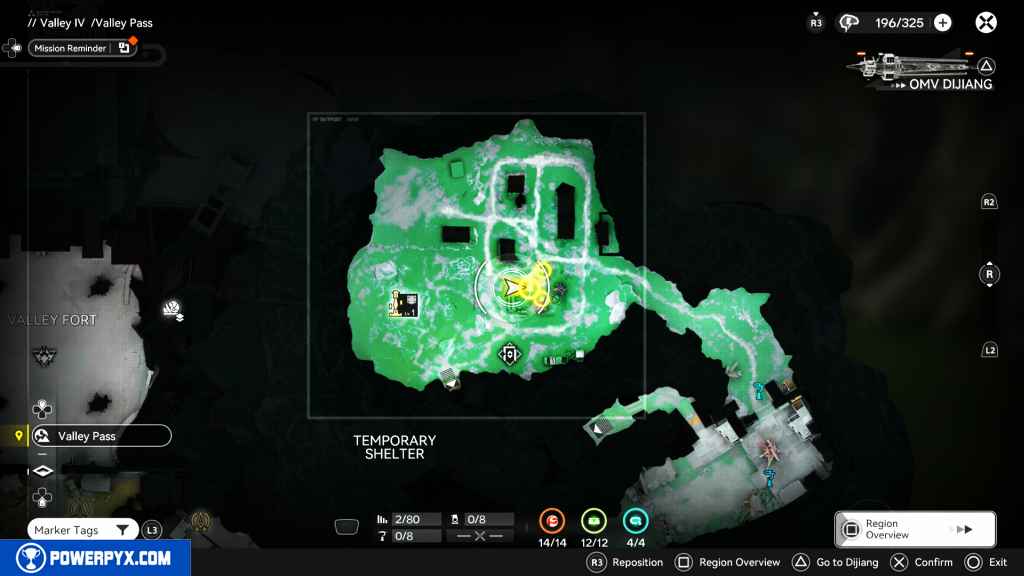The height and width of the screenshot is (576, 1024).
Task: Open the Region Overview panel
Action: [915, 529]
